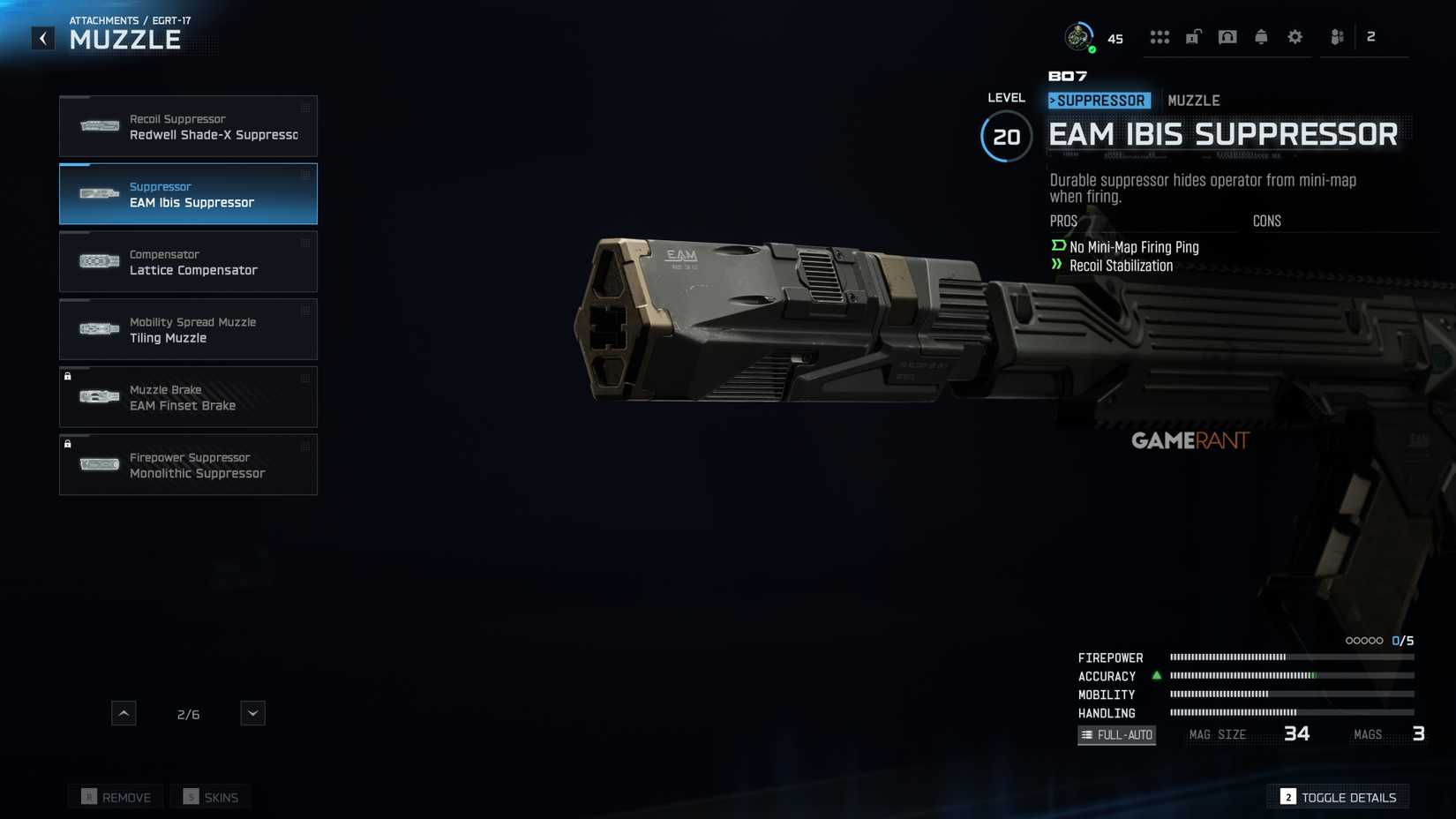Open the SKINS button
This screenshot has height=819, width=1456.
pyautogui.click(x=210, y=796)
